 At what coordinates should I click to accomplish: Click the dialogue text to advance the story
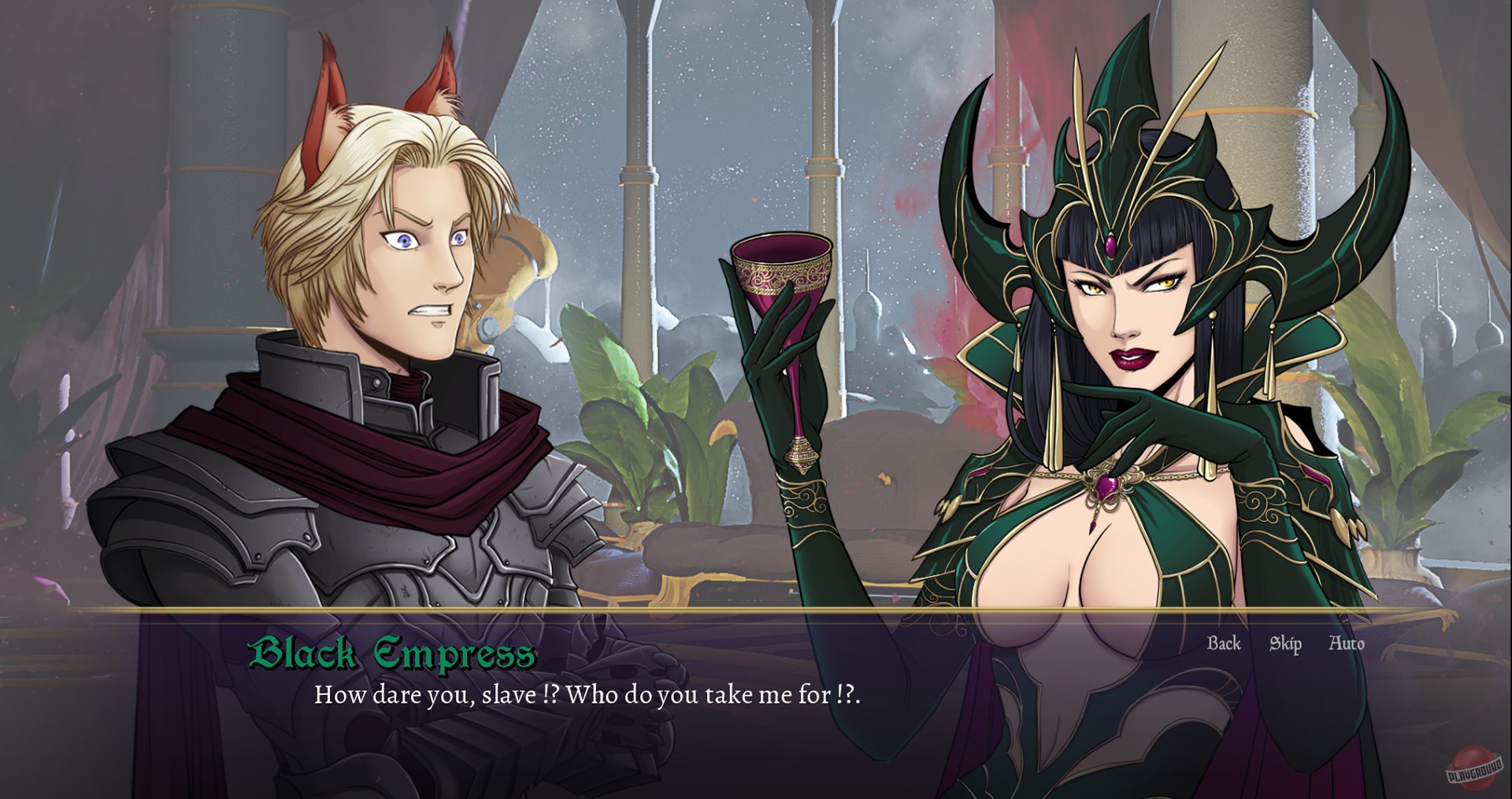587,695
